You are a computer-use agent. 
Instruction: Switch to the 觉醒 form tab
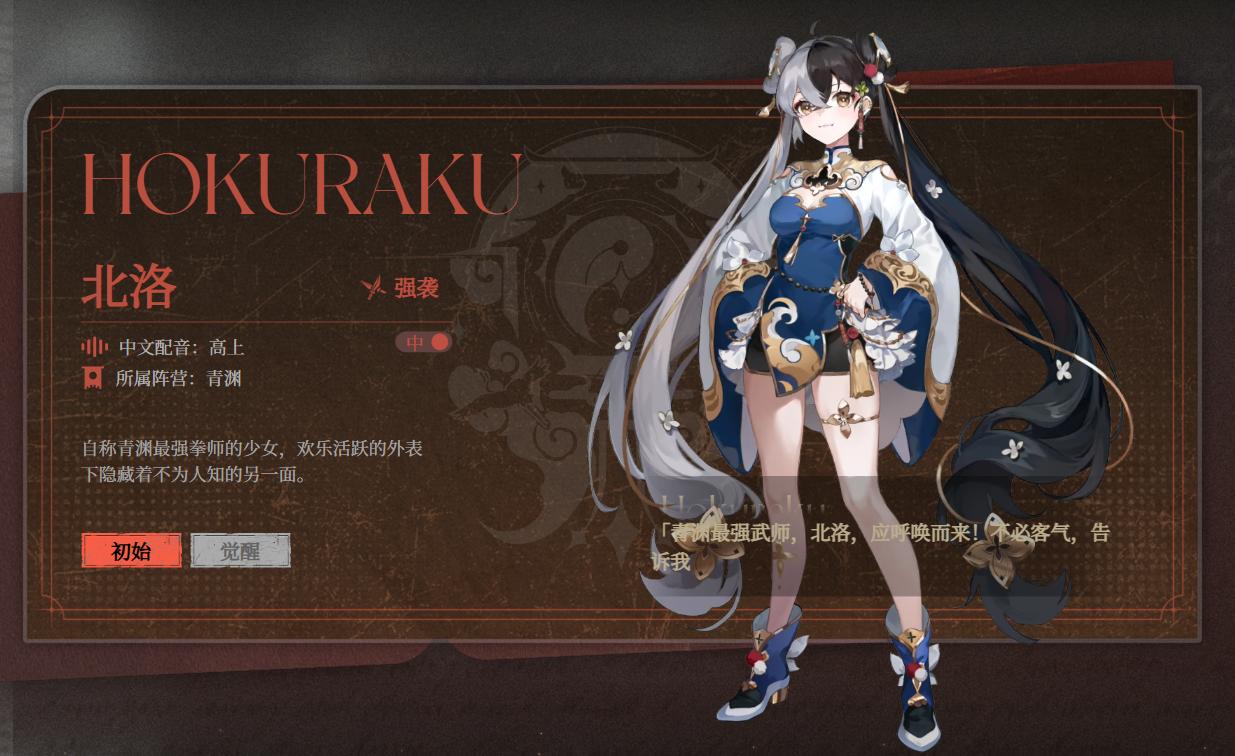(x=240, y=551)
